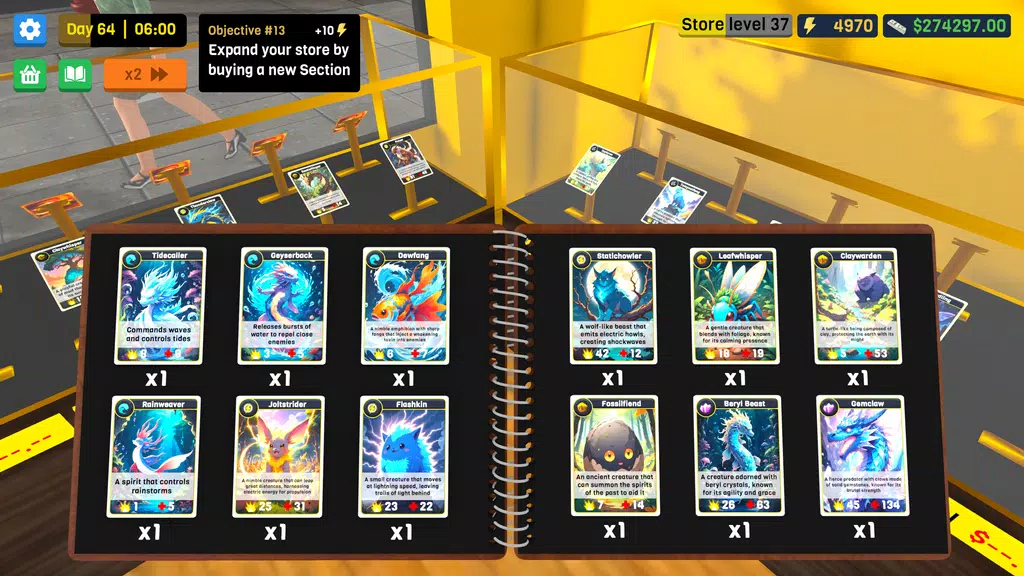The width and height of the screenshot is (1024, 576).
Task: Choose the Geyserback card
Action: point(284,305)
